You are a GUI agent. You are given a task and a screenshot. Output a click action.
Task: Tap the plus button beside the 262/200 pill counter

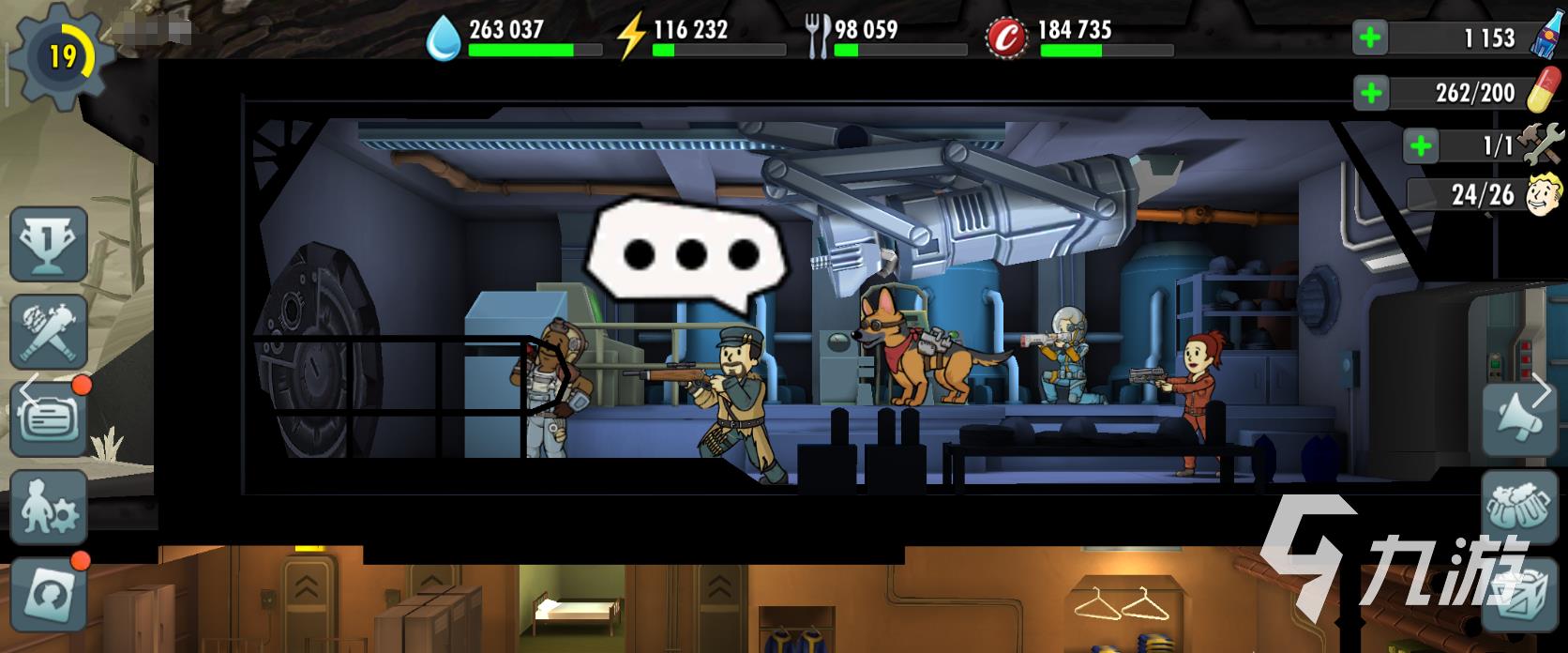click(1370, 92)
